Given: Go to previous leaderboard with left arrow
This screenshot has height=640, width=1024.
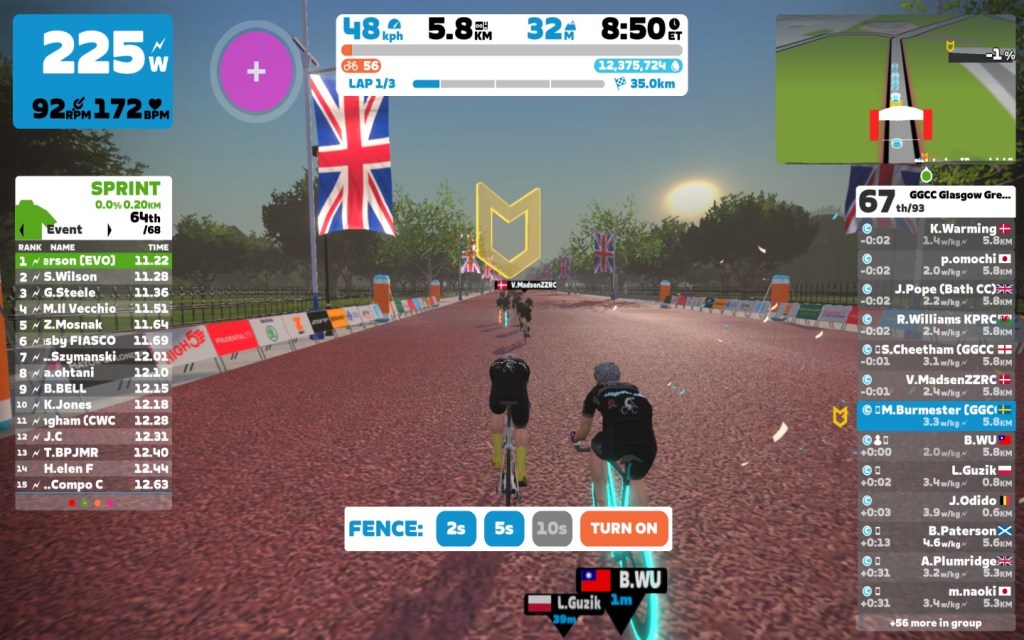Looking at the screenshot, I should 21,229.
